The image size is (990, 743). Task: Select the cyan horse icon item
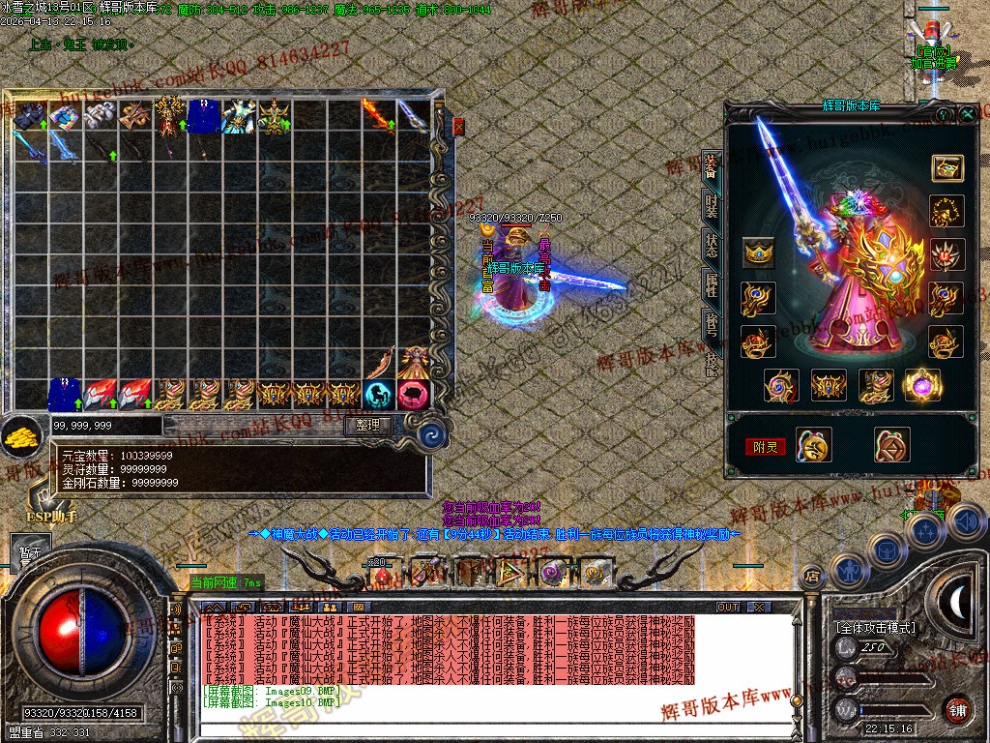click(x=378, y=395)
